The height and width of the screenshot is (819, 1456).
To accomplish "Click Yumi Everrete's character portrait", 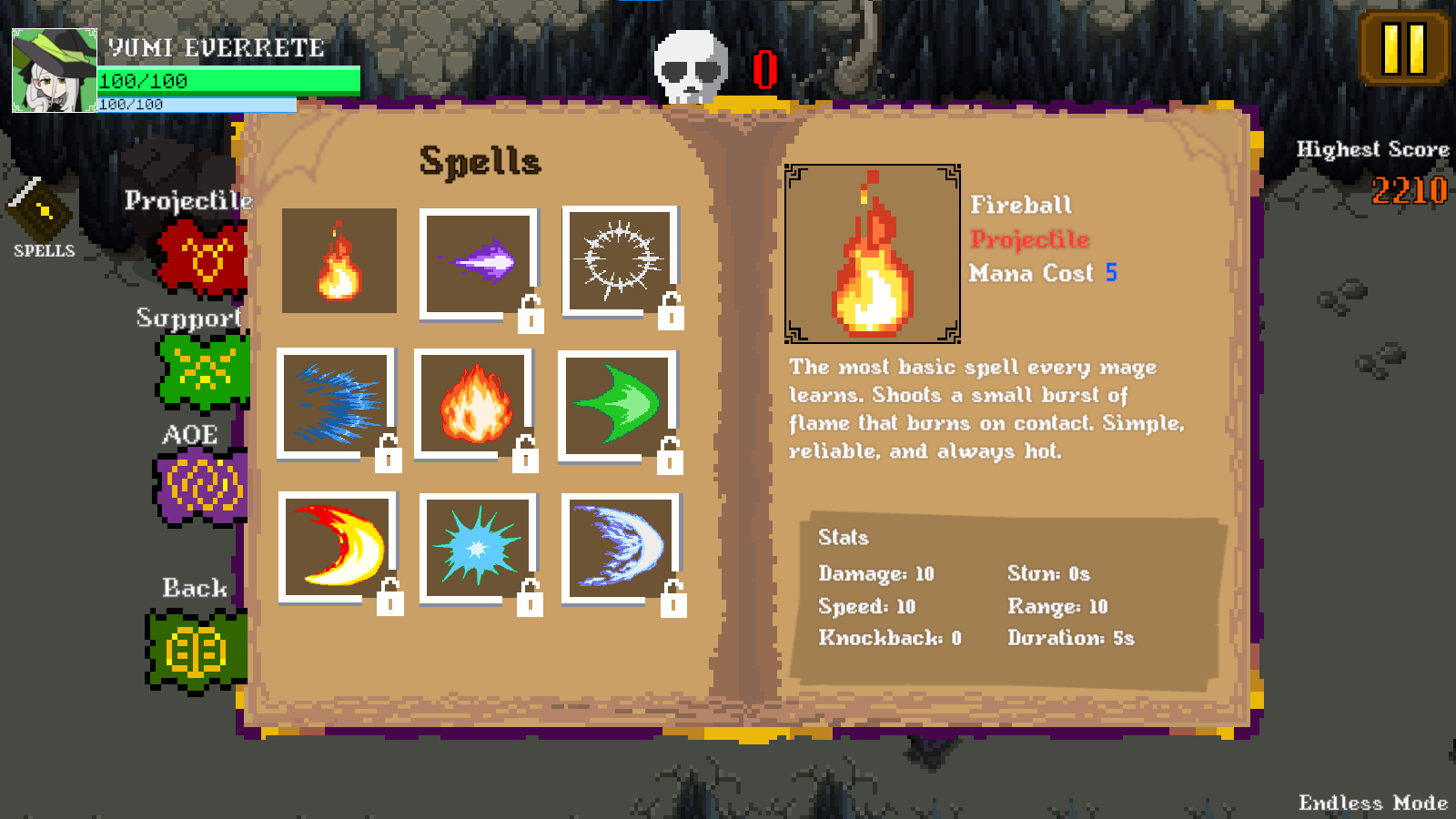I will point(52,70).
